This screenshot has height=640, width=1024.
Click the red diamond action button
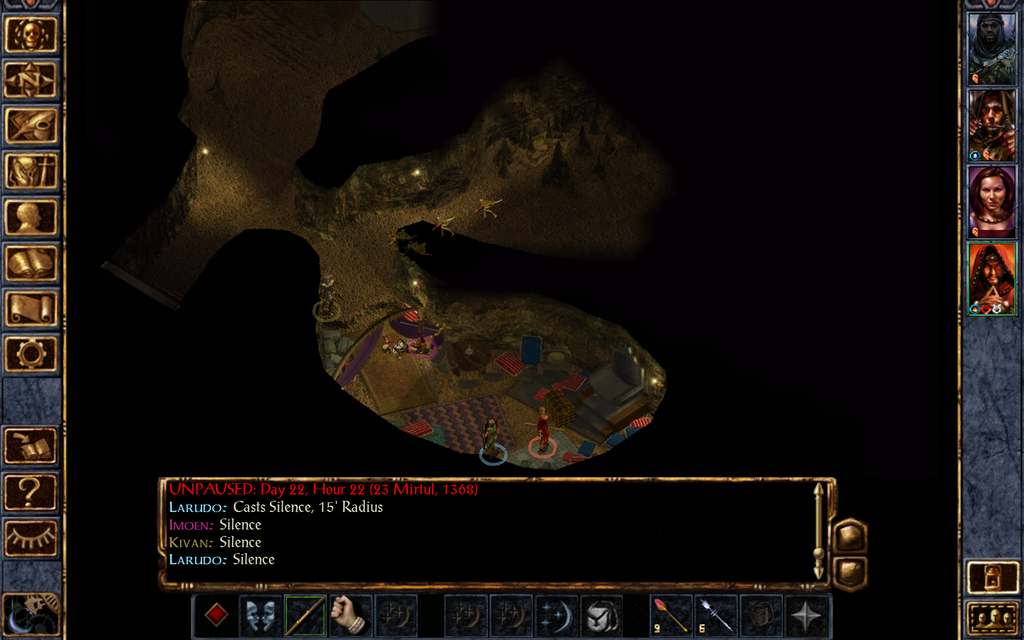pyautogui.click(x=216, y=615)
